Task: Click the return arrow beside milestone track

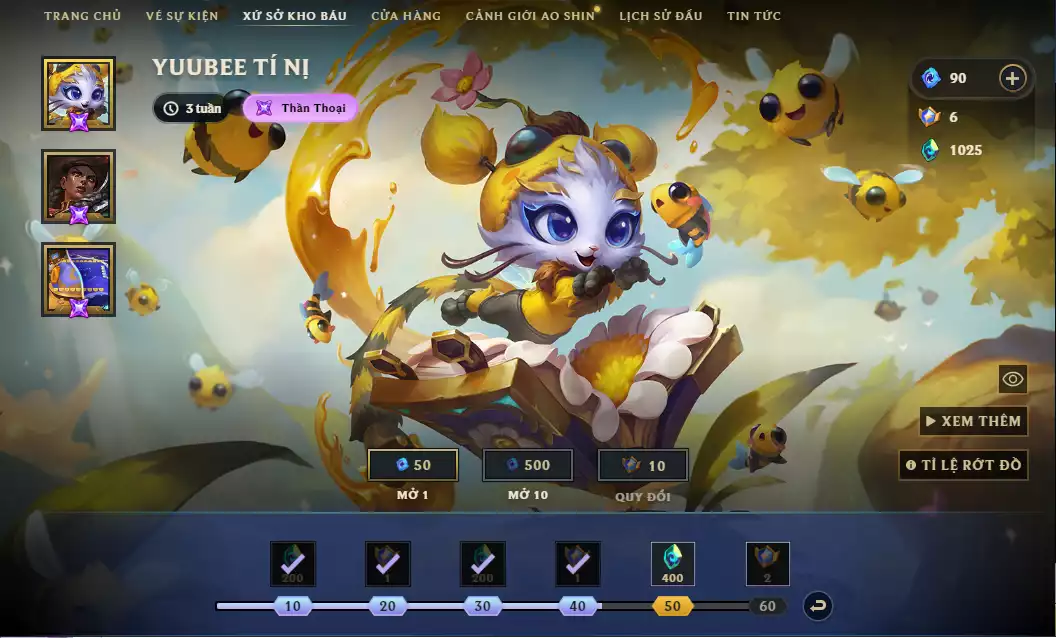Action: [x=818, y=606]
